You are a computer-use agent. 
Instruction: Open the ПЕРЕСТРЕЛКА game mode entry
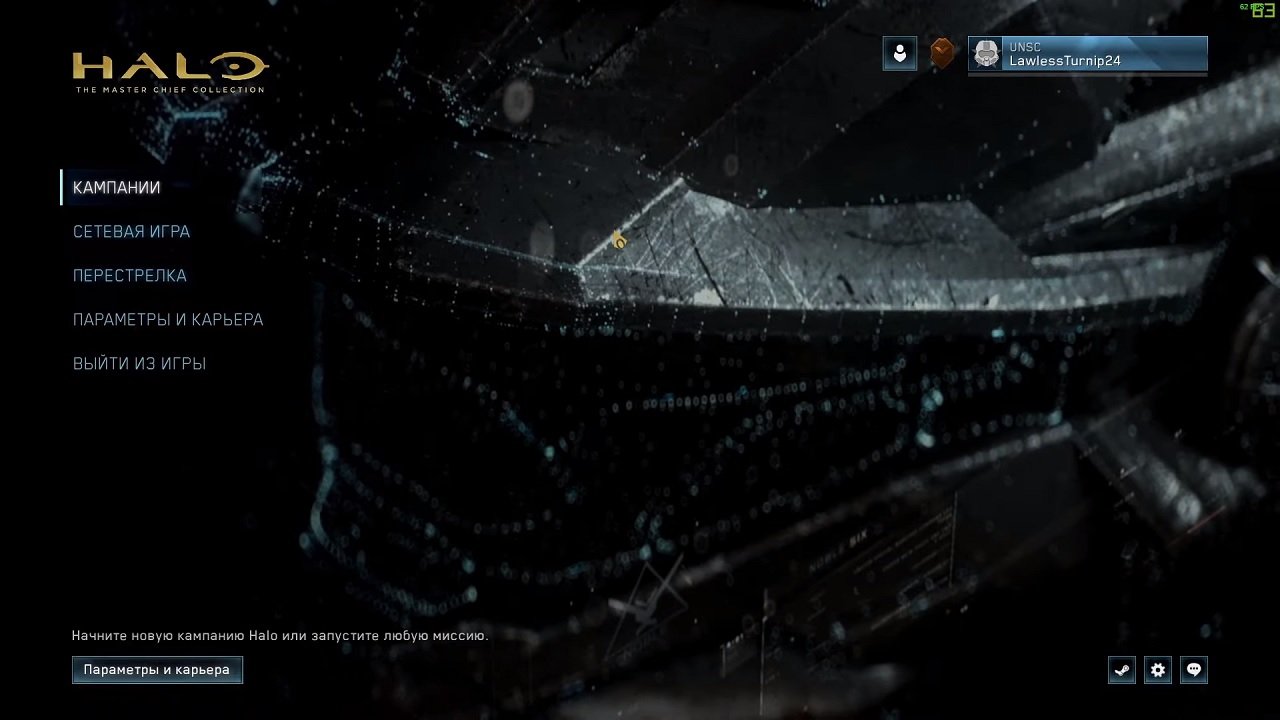[130, 275]
